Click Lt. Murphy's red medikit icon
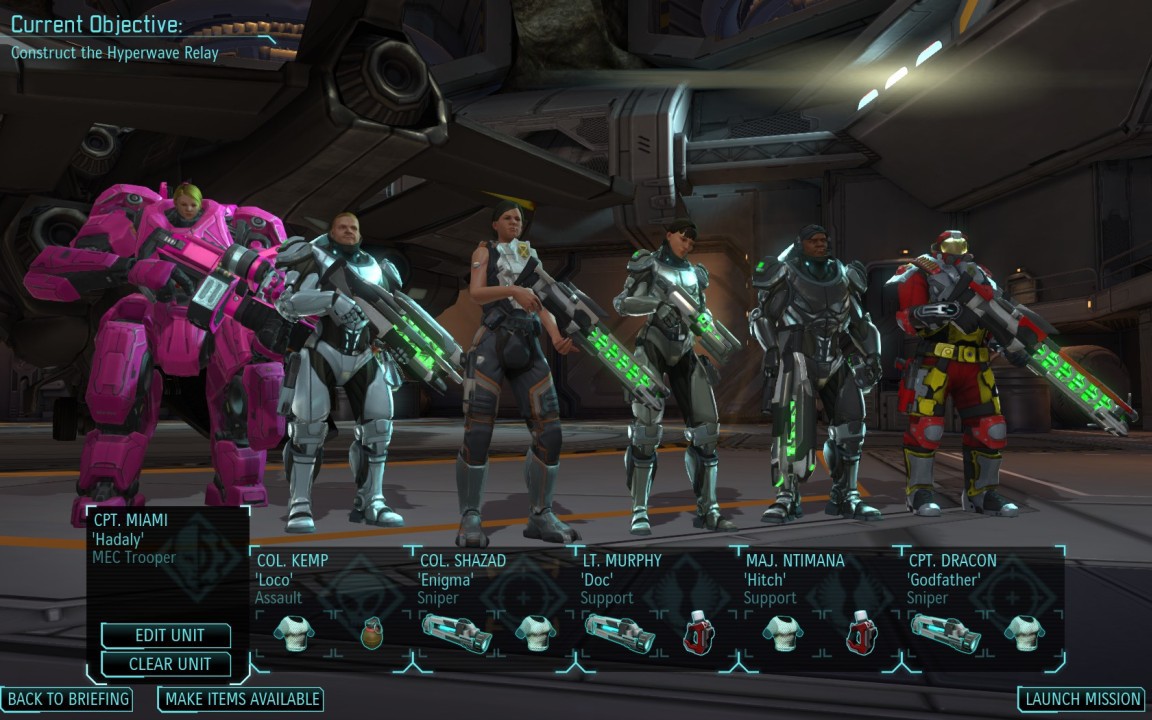Image resolution: width=1152 pixels, height=720 pixels. (x=698, y=633)
